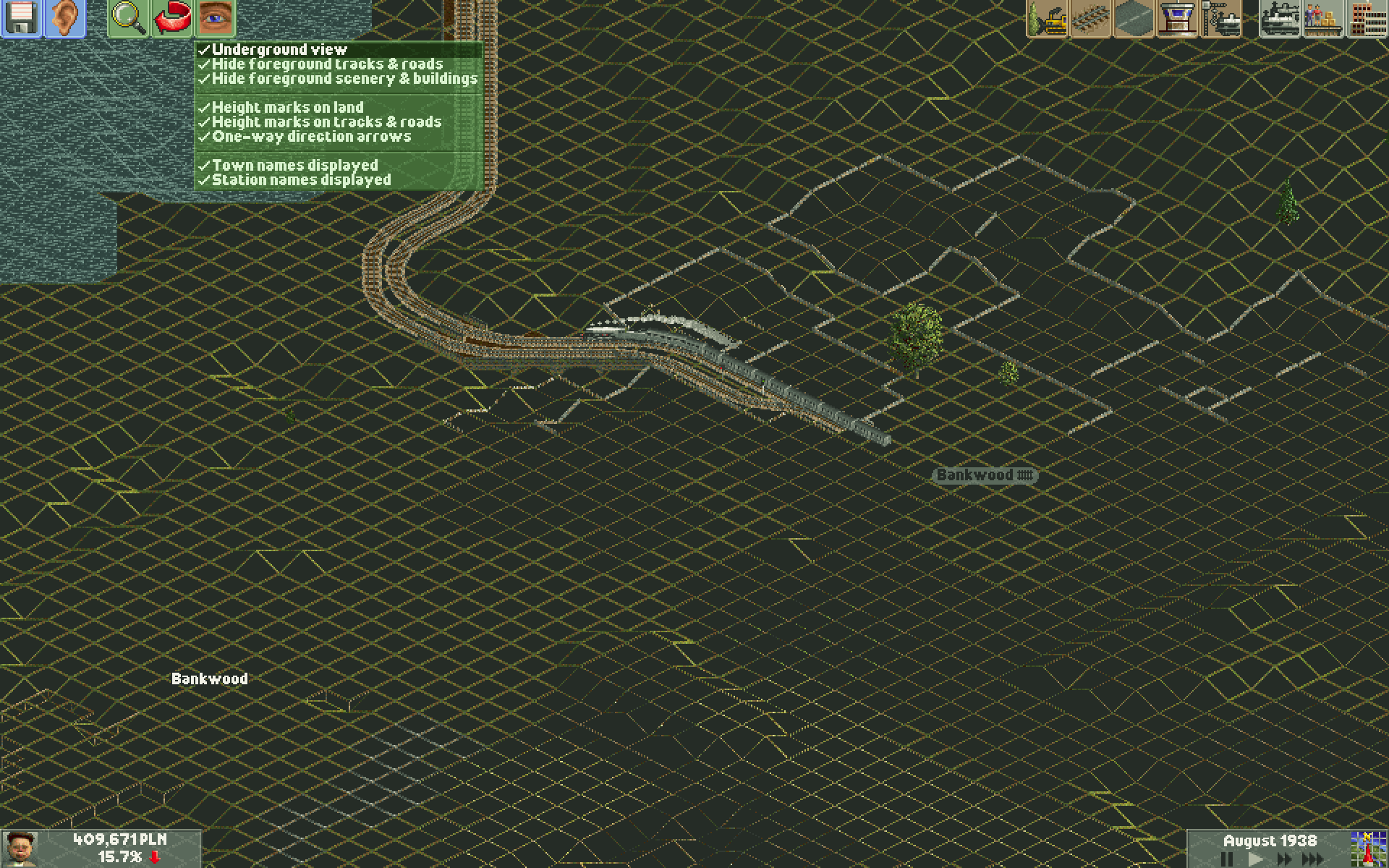This screenshot has height=868, width=1389.
Task: Disable Height marks on land
Action: tap(287, 107)
